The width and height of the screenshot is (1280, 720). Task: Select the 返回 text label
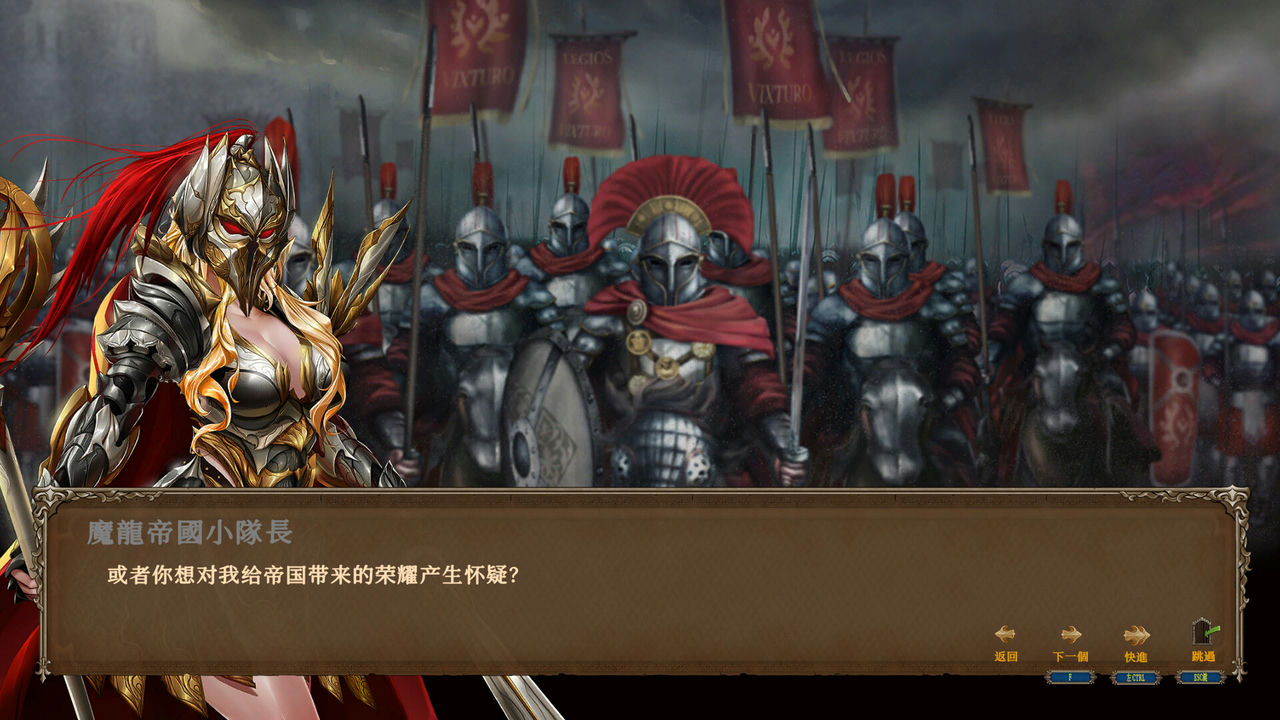tap(1005, 655)
